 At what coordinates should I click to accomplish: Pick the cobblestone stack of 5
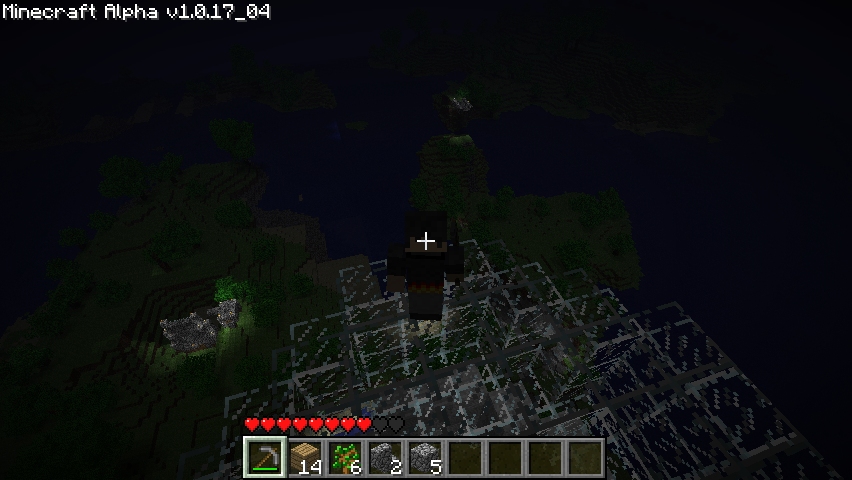pos(425,458)
